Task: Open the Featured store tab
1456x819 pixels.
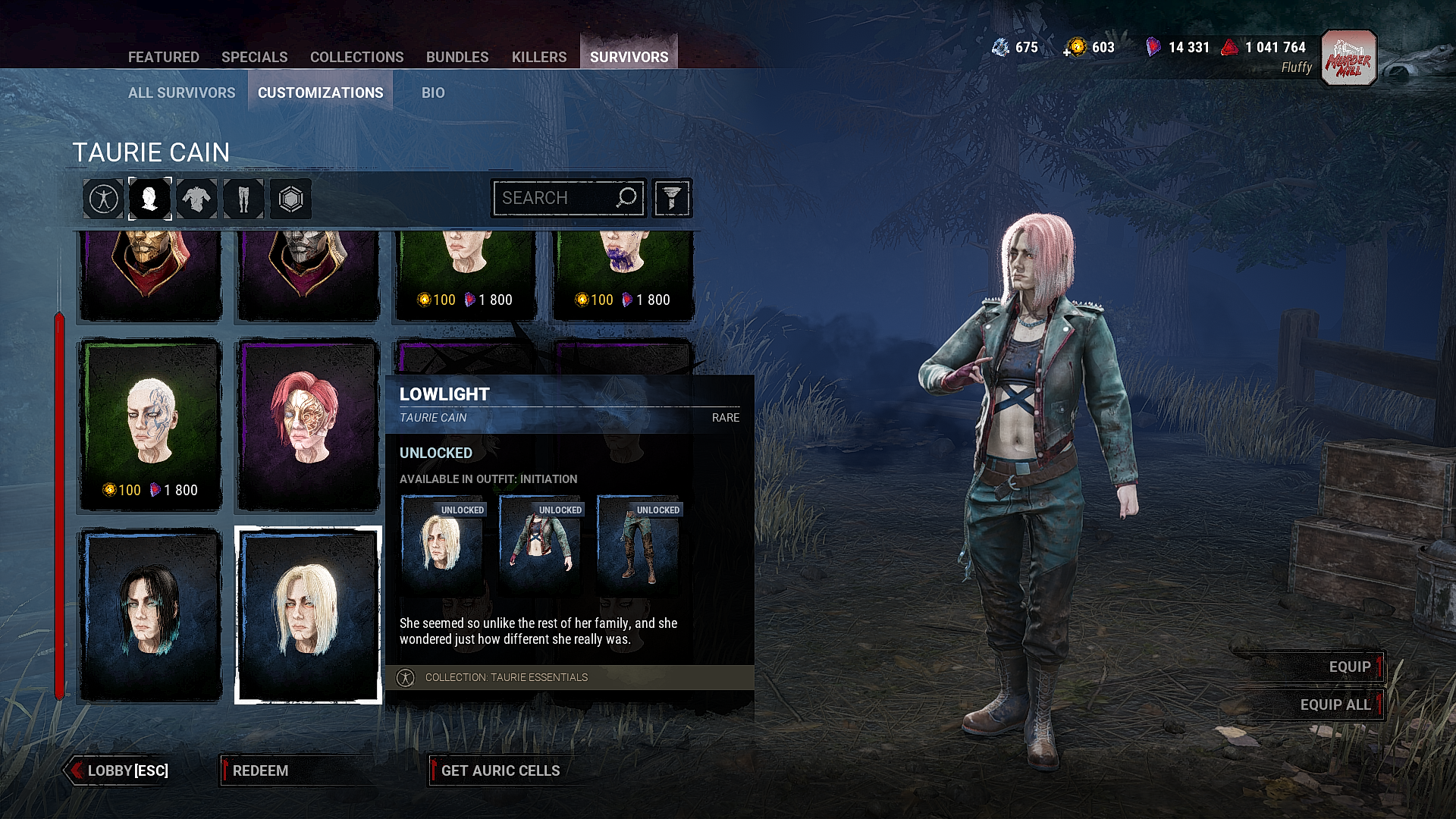Action: tap(163, 57)
